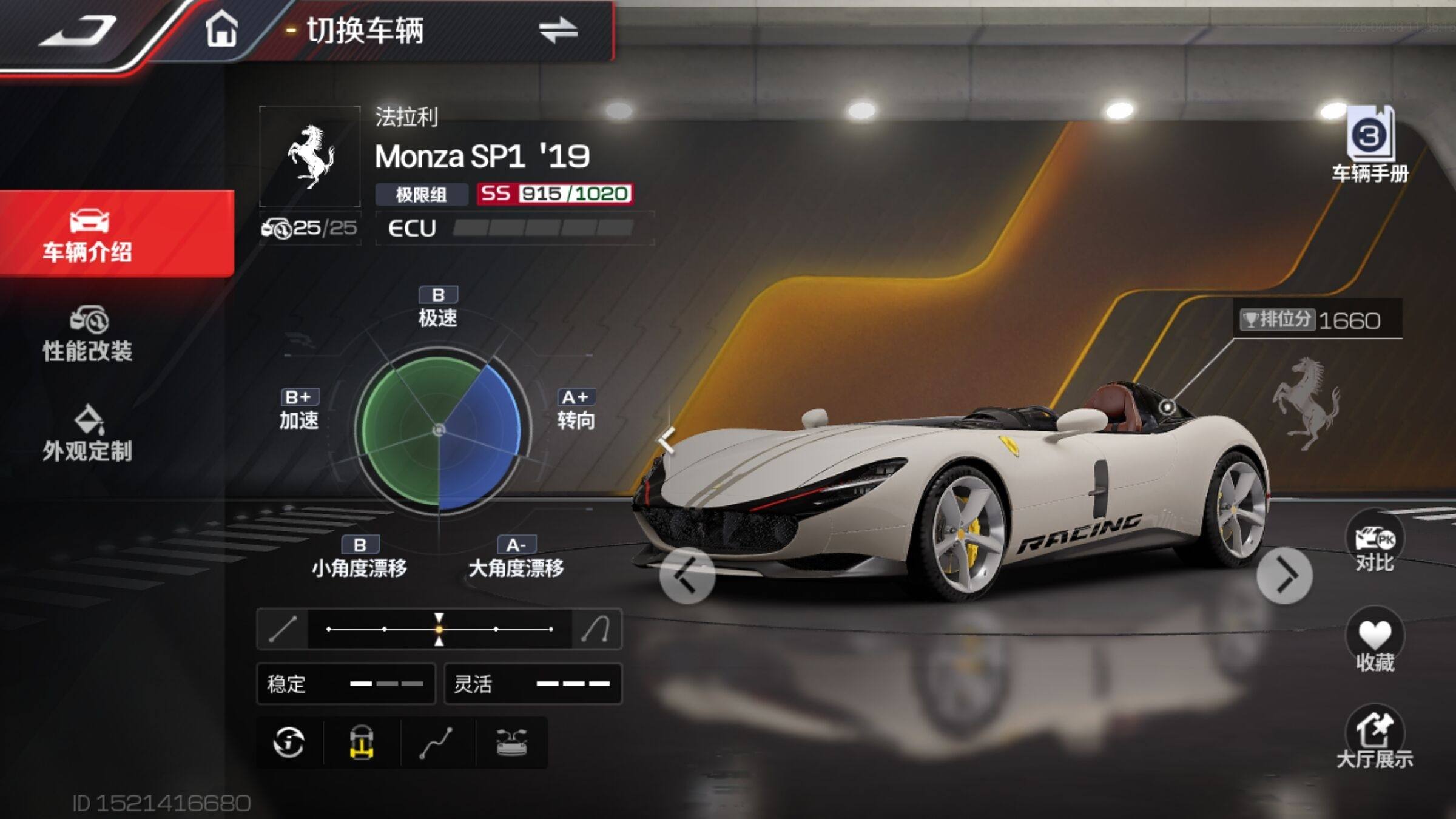
Task: Toggle the car open-doors icon
Action: [x=512, y=743]
